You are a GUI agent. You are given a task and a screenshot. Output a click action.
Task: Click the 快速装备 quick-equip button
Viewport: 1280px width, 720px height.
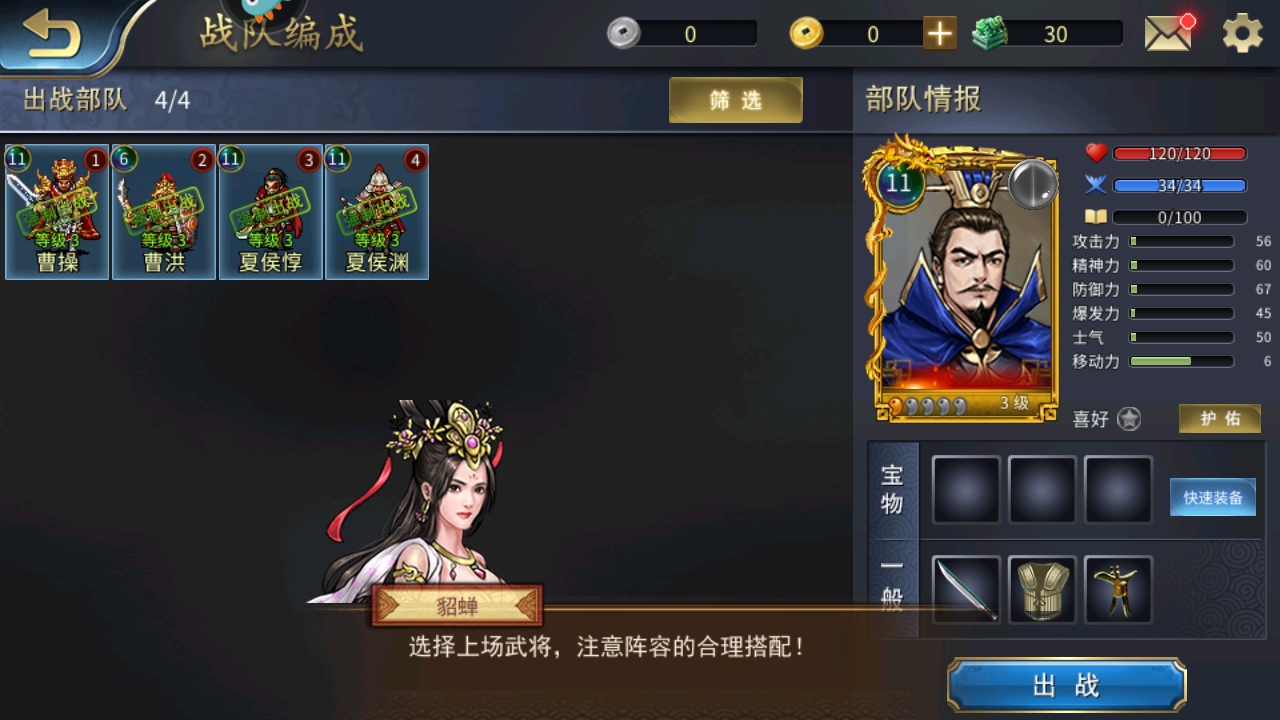tap(1212, 497)
